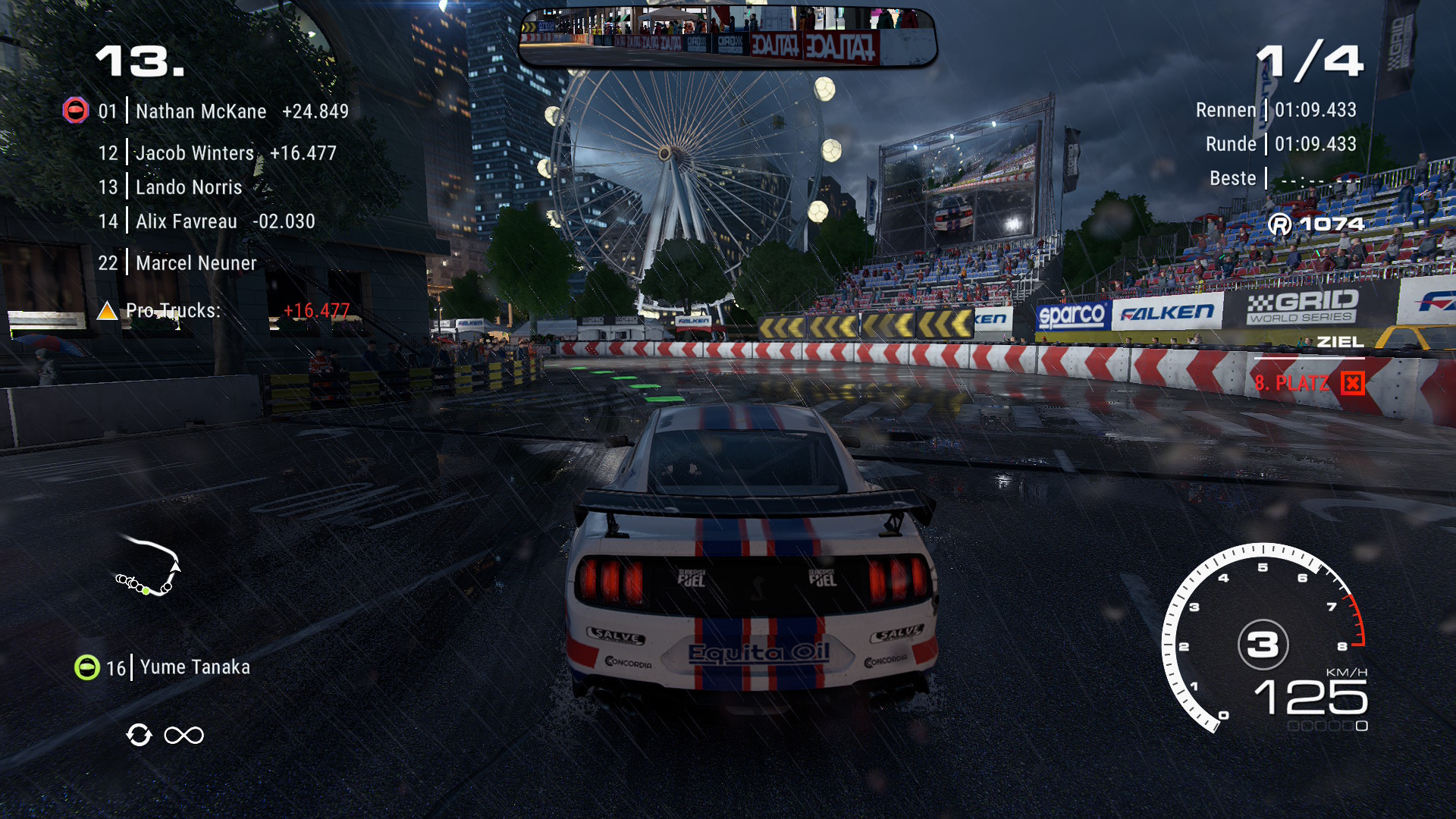Click the Jacob Winters standings row
The height and width of the screenshot is (819, 1456).
click(x=195, y=153)
